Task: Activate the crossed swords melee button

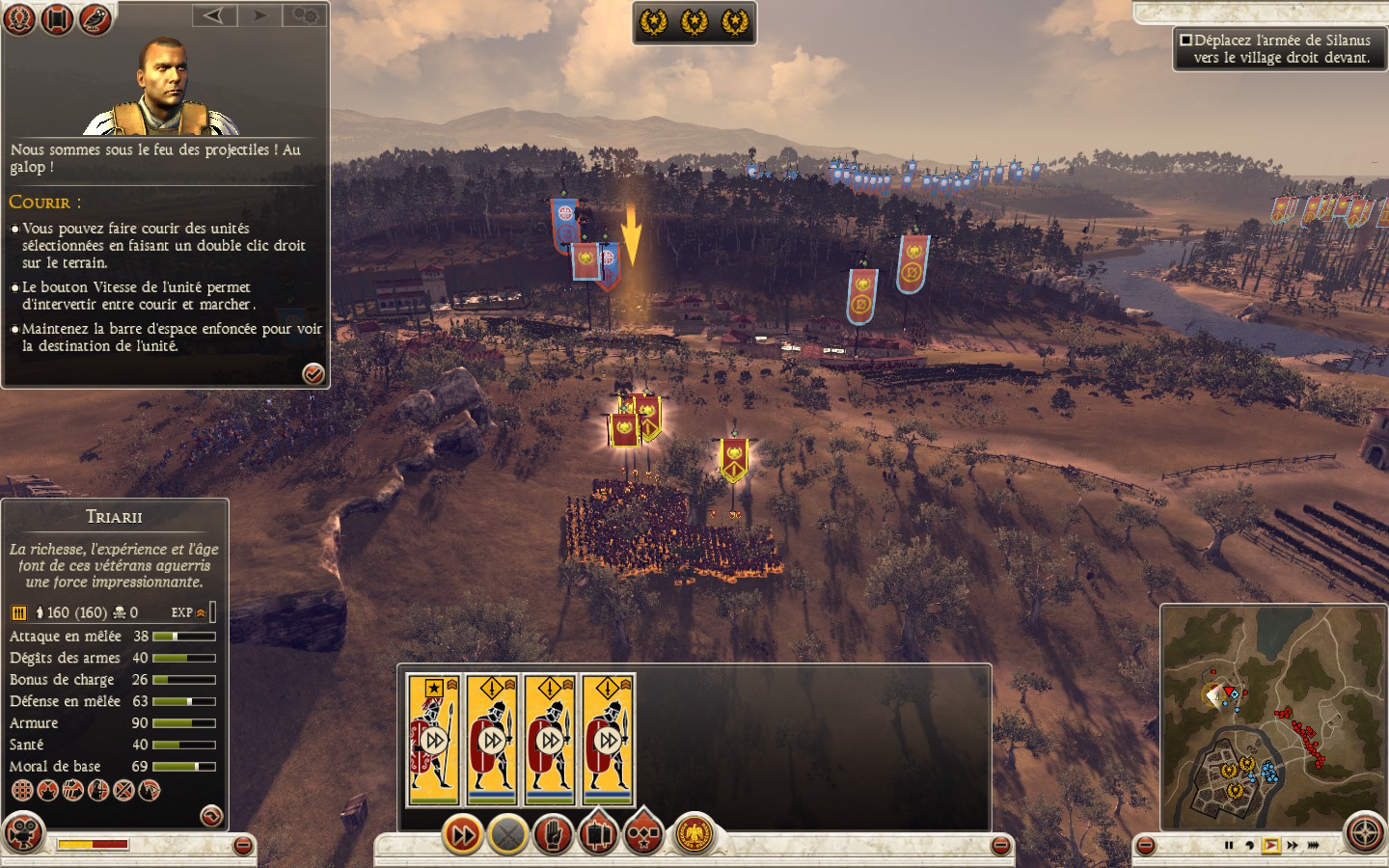Action: [x=507, y=834]
